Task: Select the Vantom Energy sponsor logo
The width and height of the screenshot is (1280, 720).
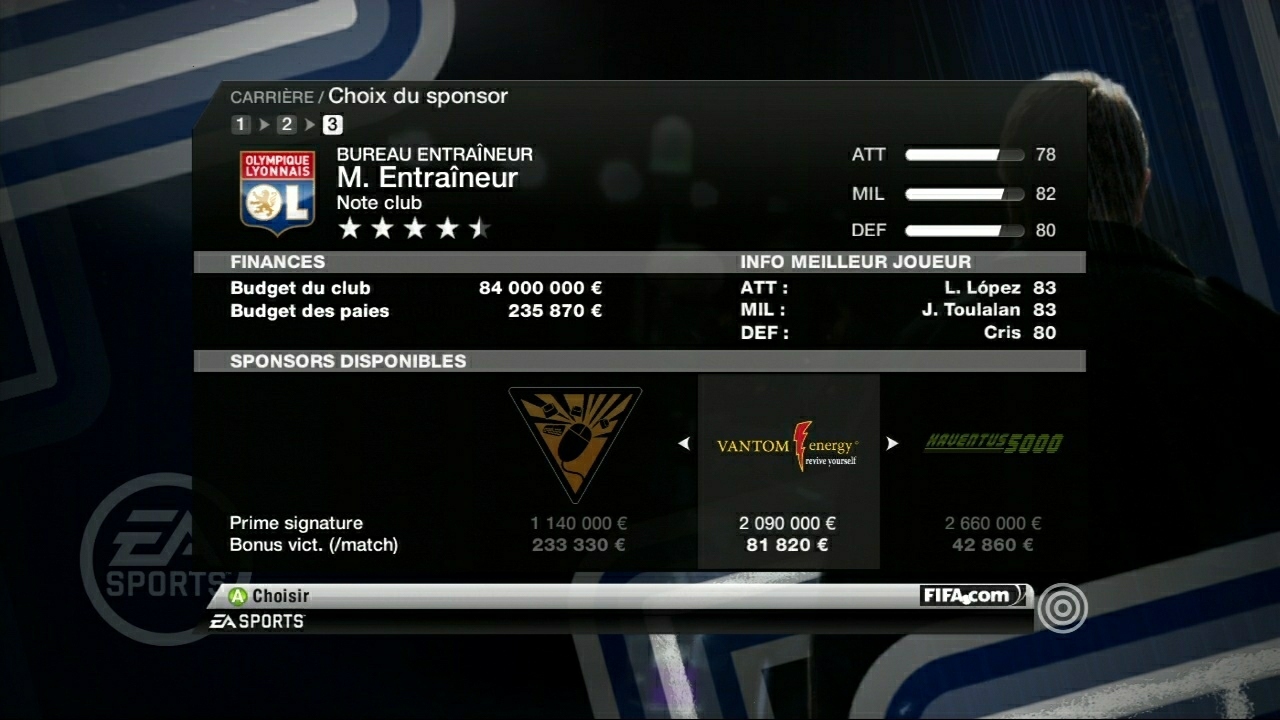Action: point(789,443)
